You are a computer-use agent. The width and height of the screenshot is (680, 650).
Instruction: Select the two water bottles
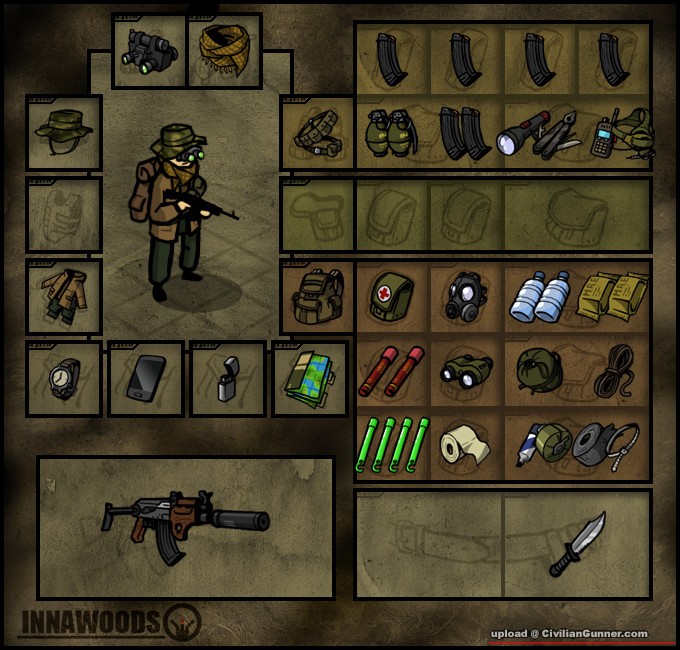click(538, 297)
